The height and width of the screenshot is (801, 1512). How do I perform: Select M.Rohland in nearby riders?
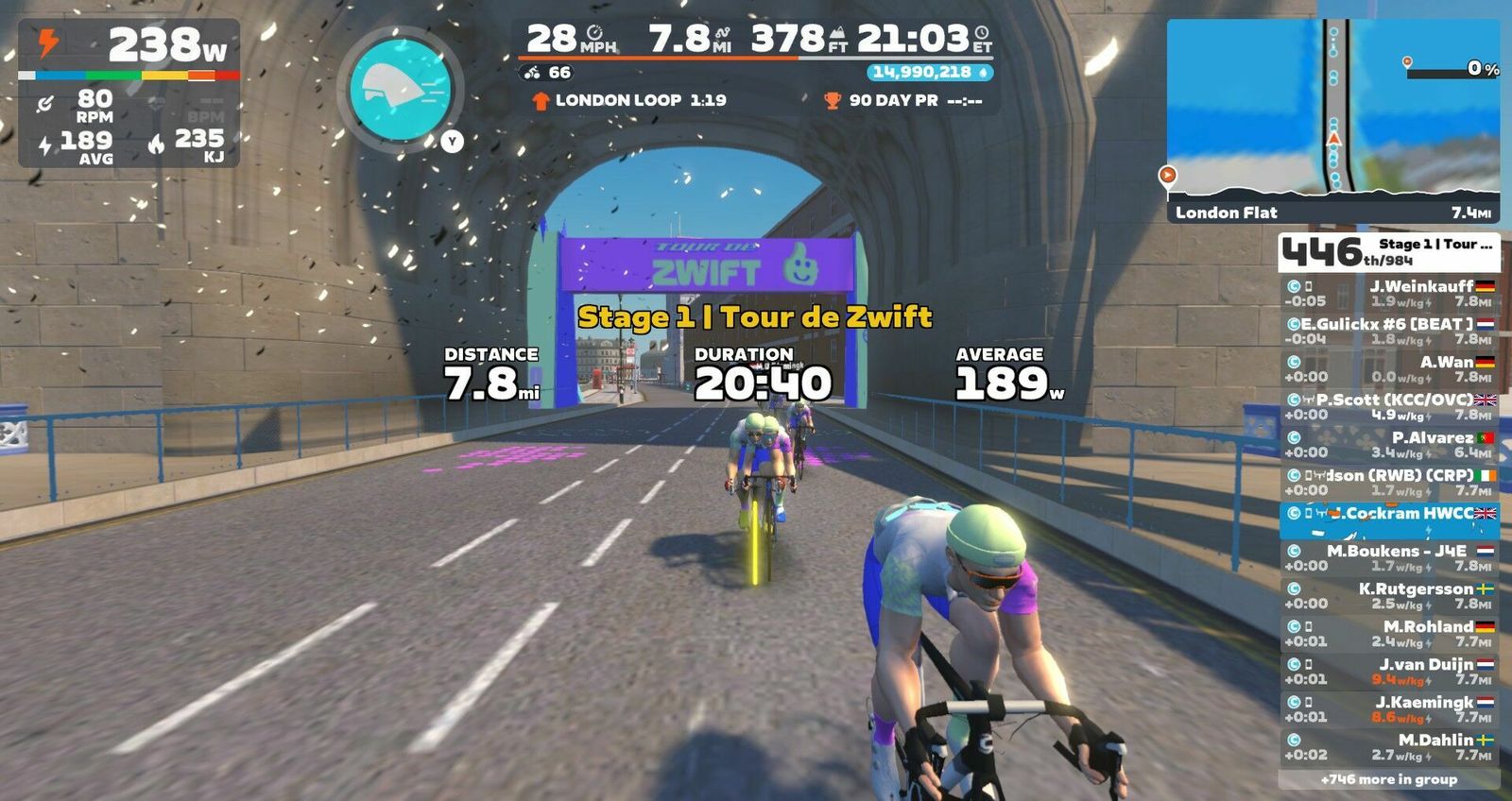[1388, 633]
